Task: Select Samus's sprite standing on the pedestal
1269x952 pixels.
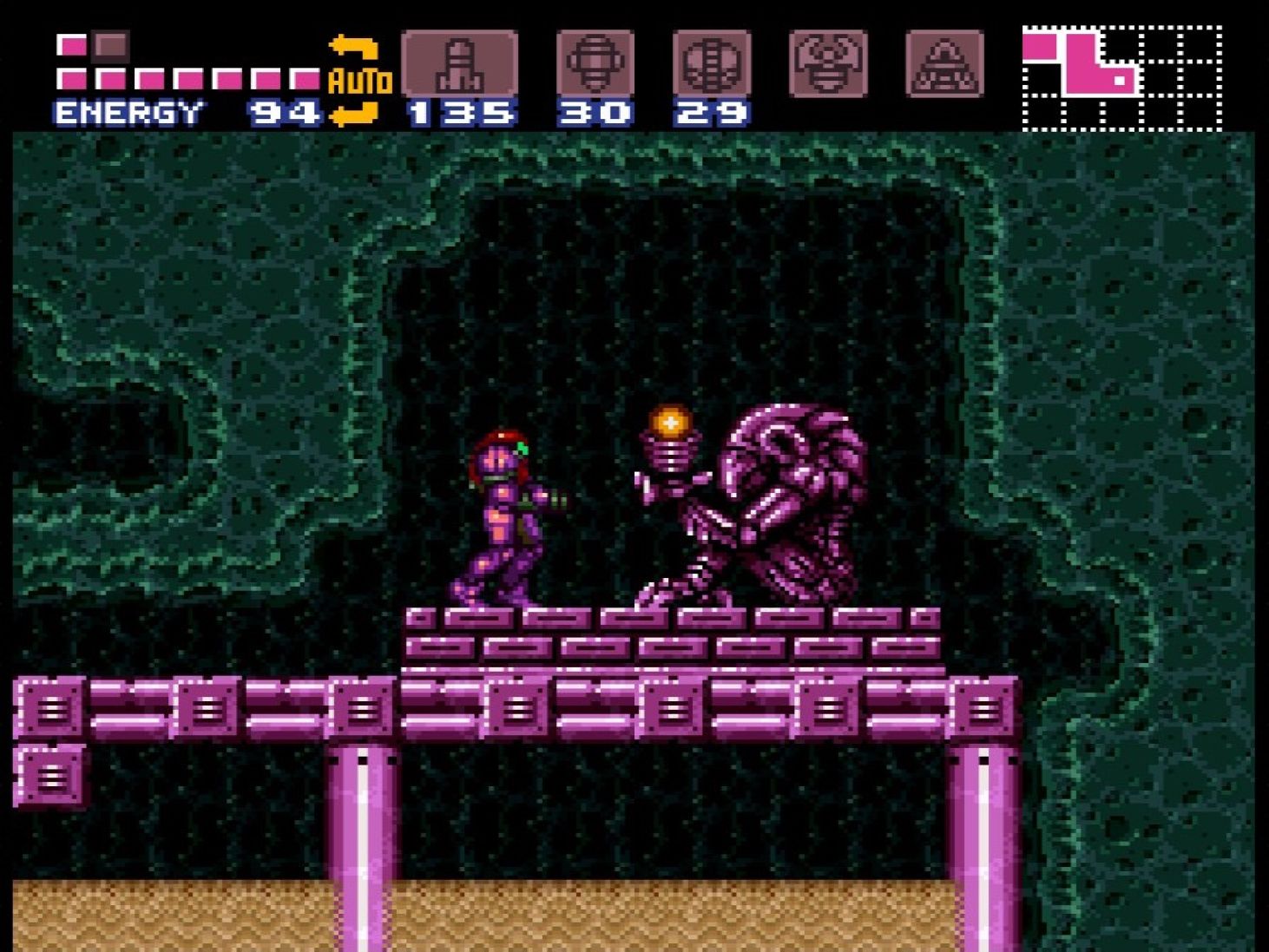Action: click(503, 512)
